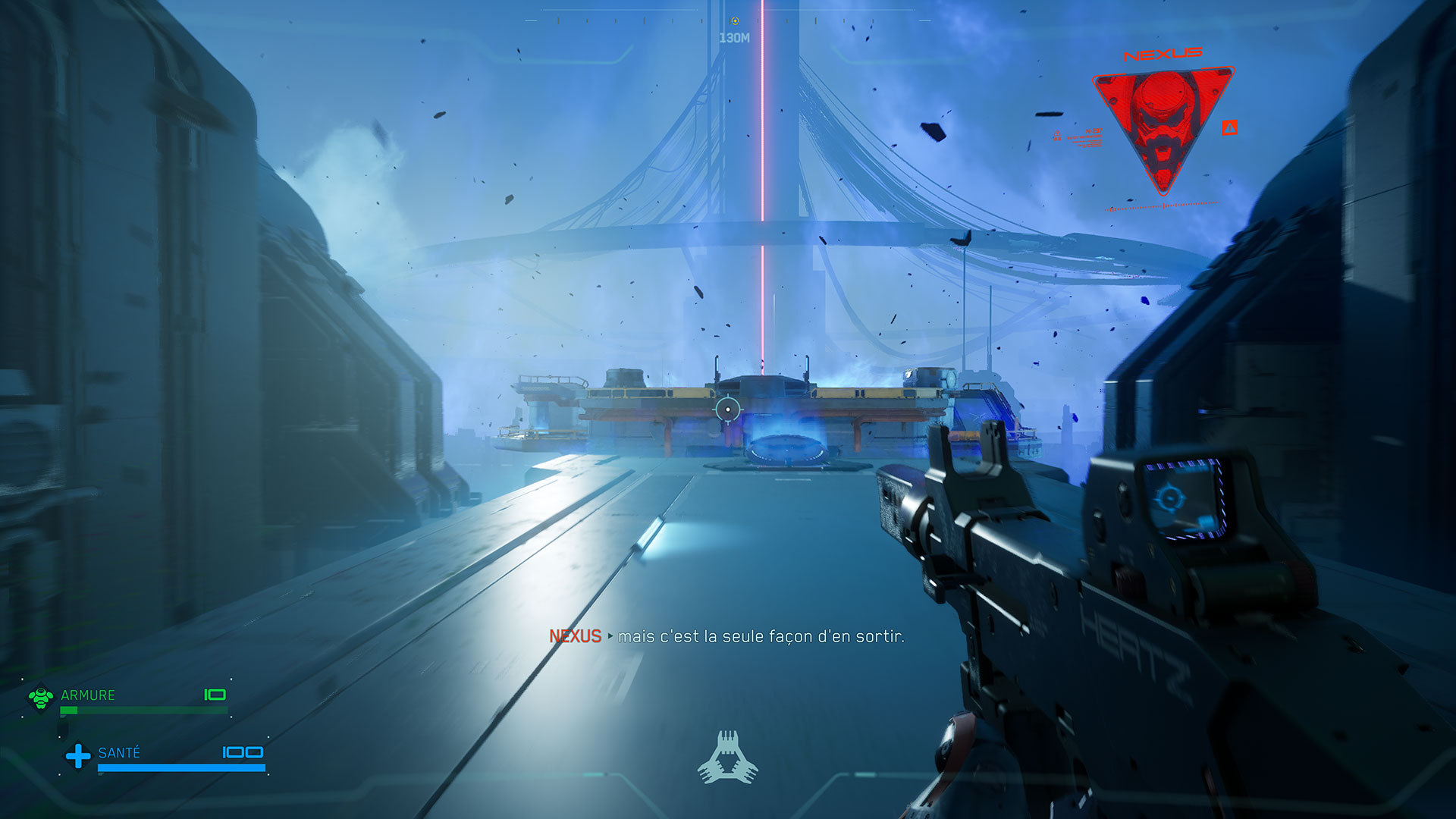Click the red warning triangle beside Nexus

1229,128
